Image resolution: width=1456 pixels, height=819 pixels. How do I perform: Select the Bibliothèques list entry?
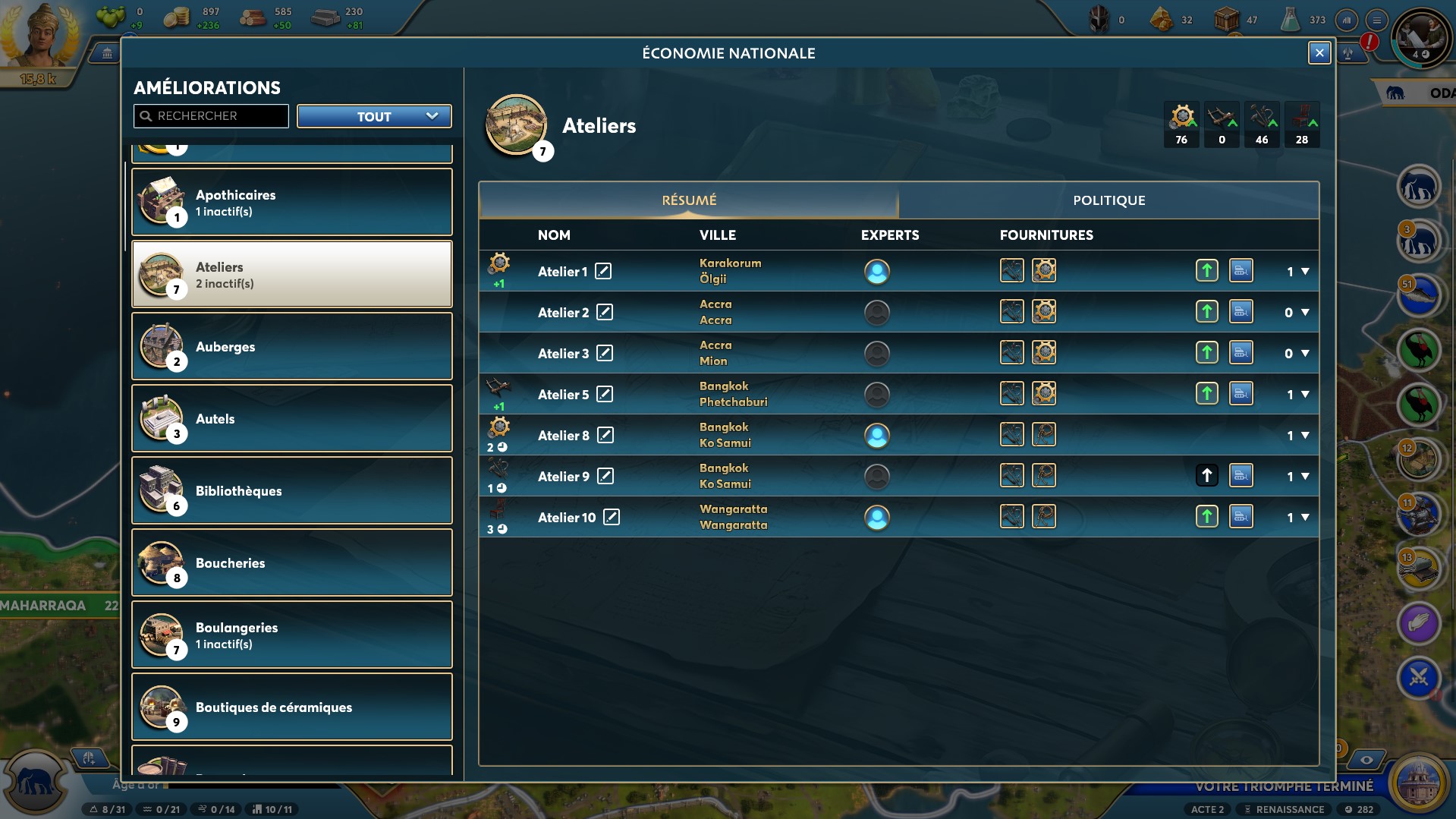pyautogui.click(x=292, y=490)
